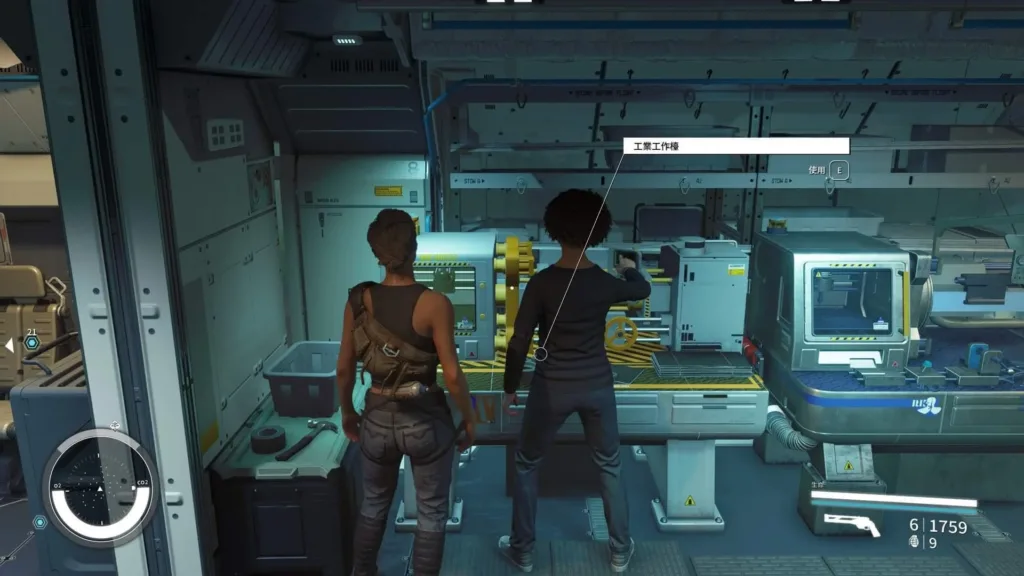
Task: Select the equipped revolver weapon icon
Action: point(846,522)
